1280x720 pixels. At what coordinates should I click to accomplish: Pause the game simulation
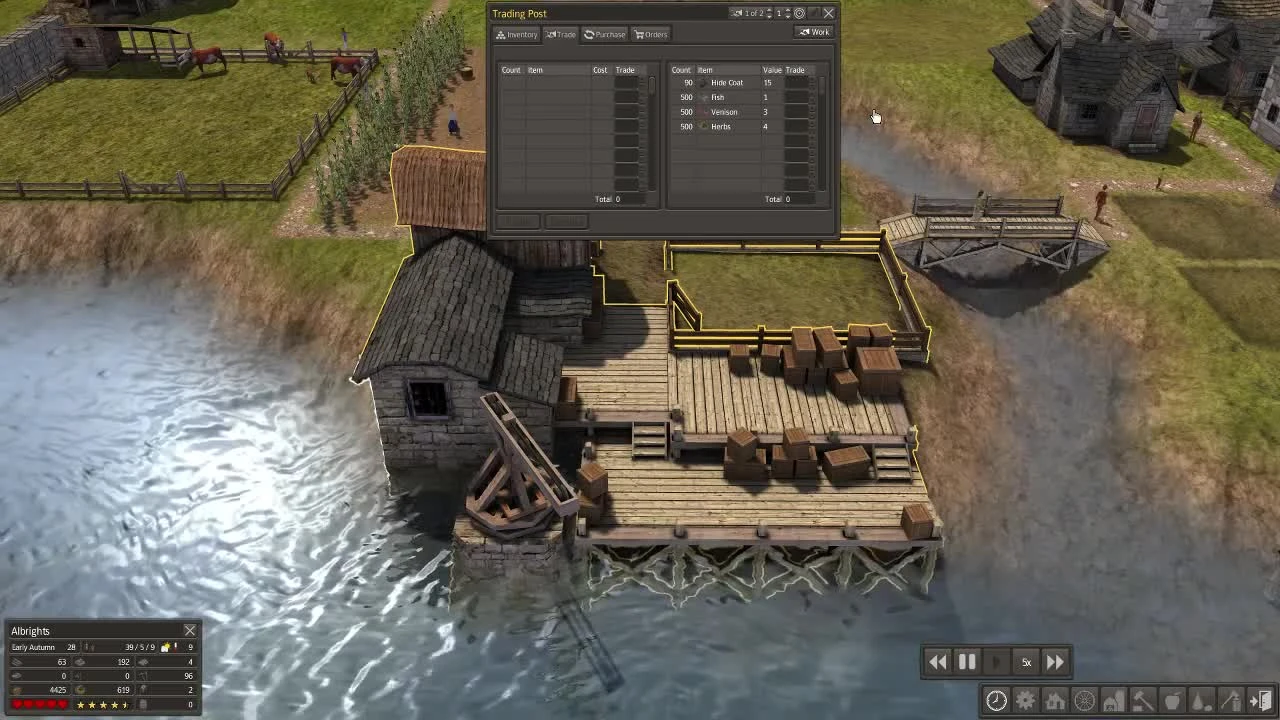[967, 661]
